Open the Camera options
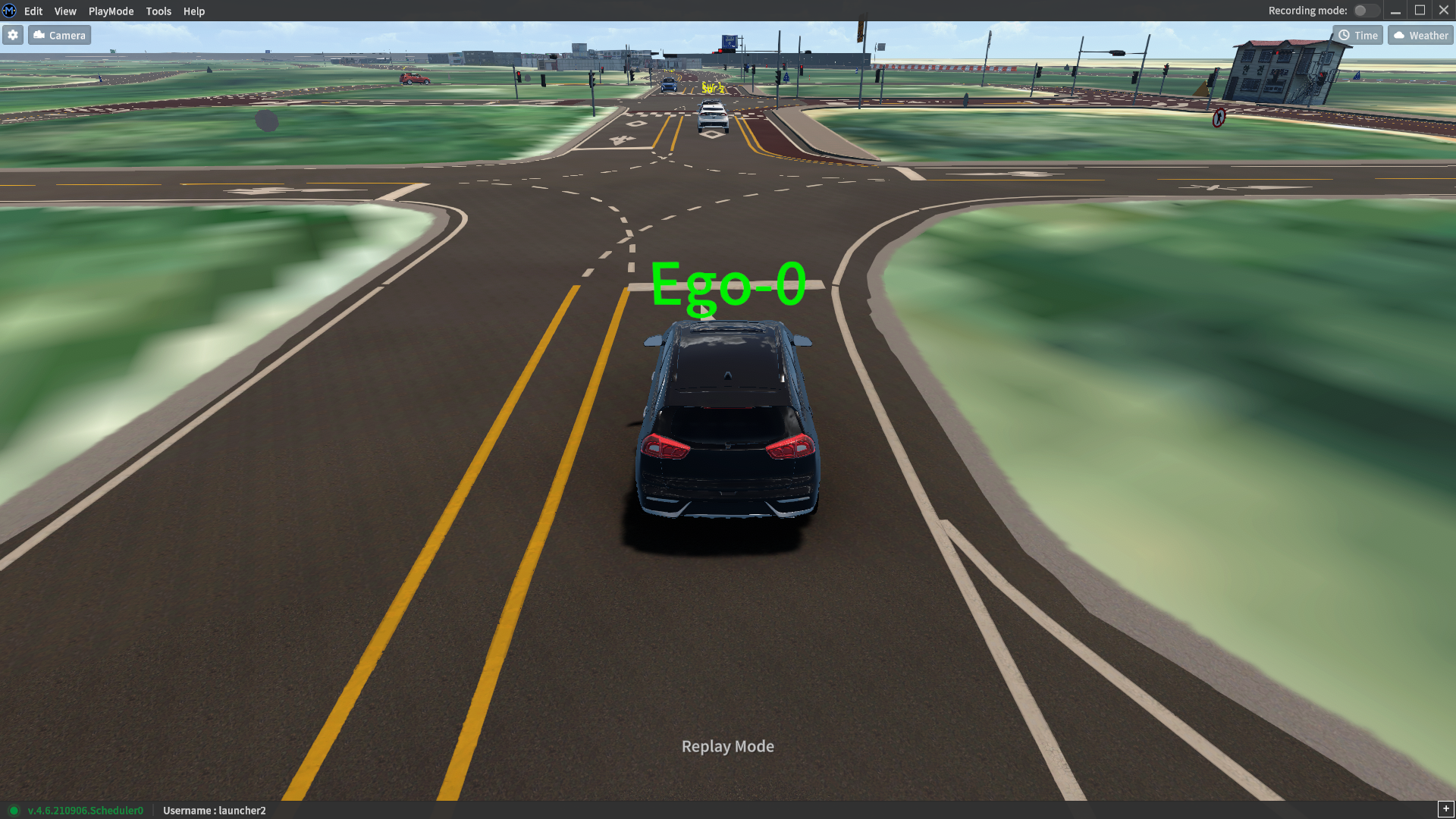Image resolution: width=1456 pixels, height=819 pixels. tap(60, 36)
